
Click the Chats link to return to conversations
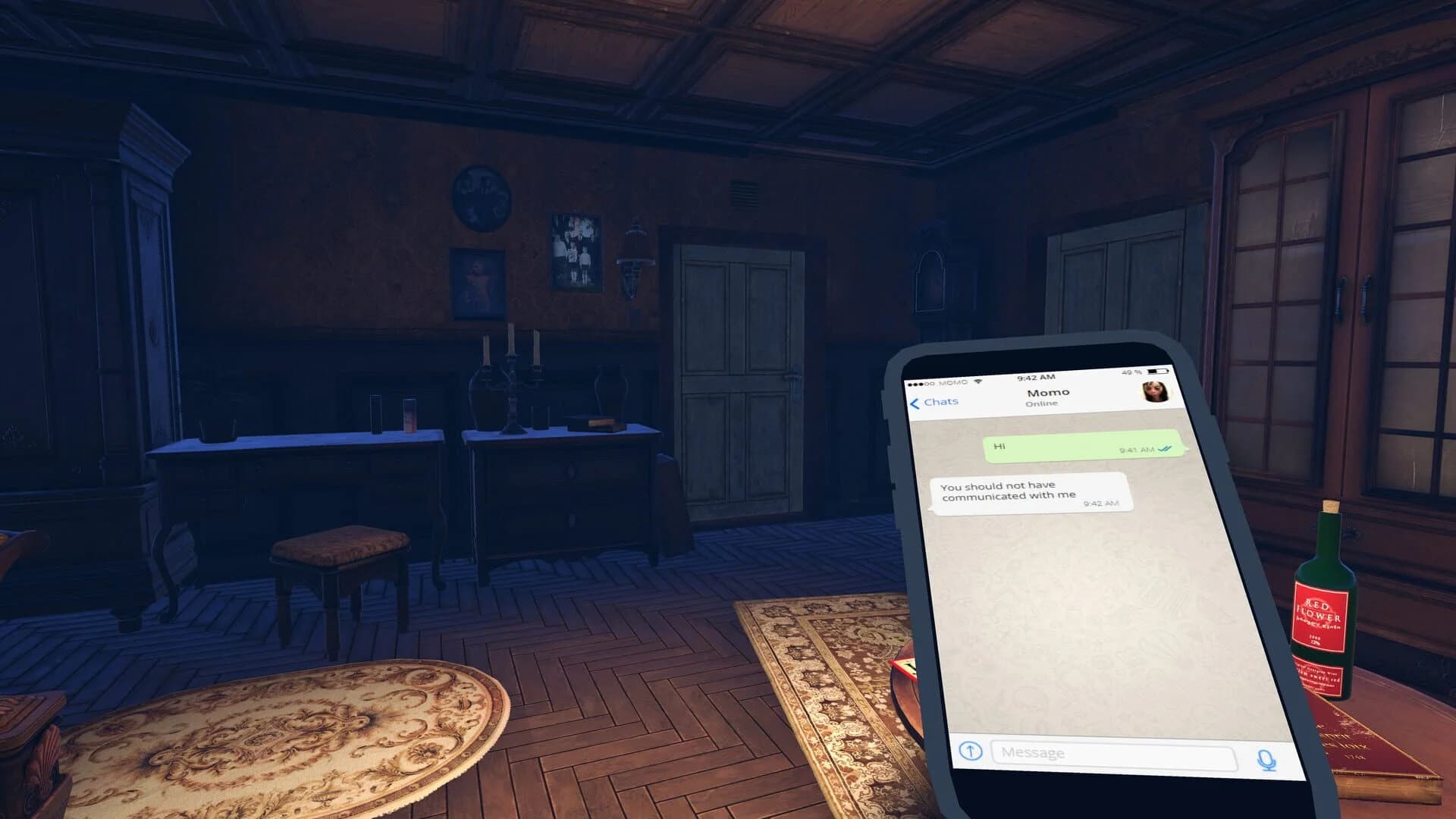(x=942, y=401)
